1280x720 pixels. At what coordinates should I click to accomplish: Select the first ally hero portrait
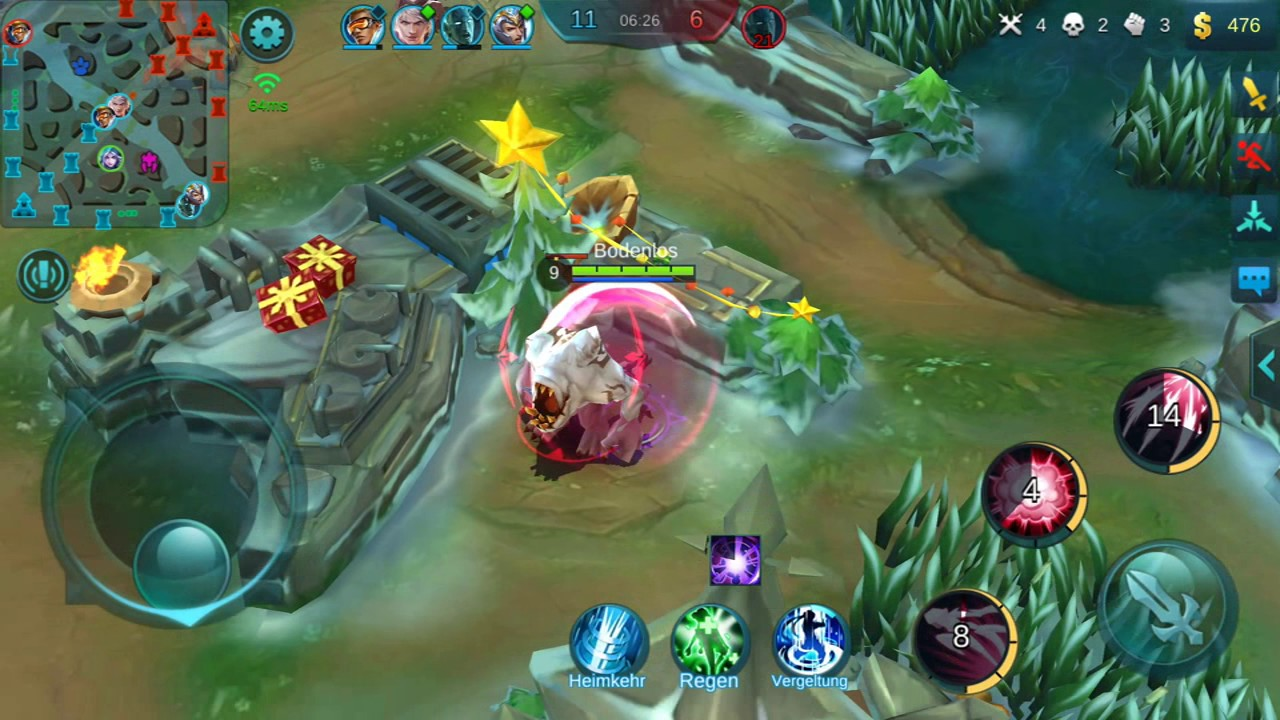tap(362, 24)
